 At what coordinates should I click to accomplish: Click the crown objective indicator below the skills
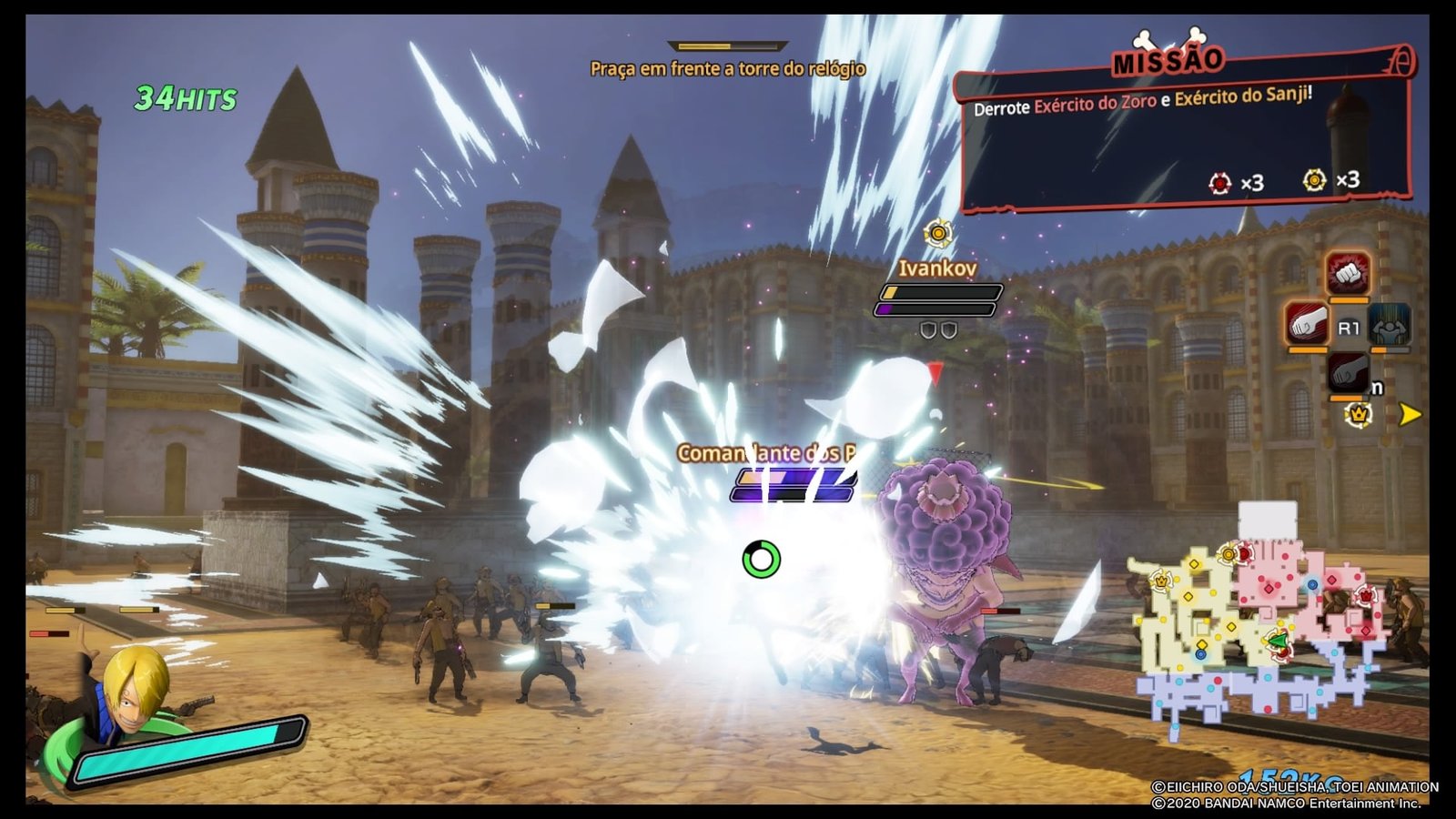pyautogui.click(x=1359, y=415)
